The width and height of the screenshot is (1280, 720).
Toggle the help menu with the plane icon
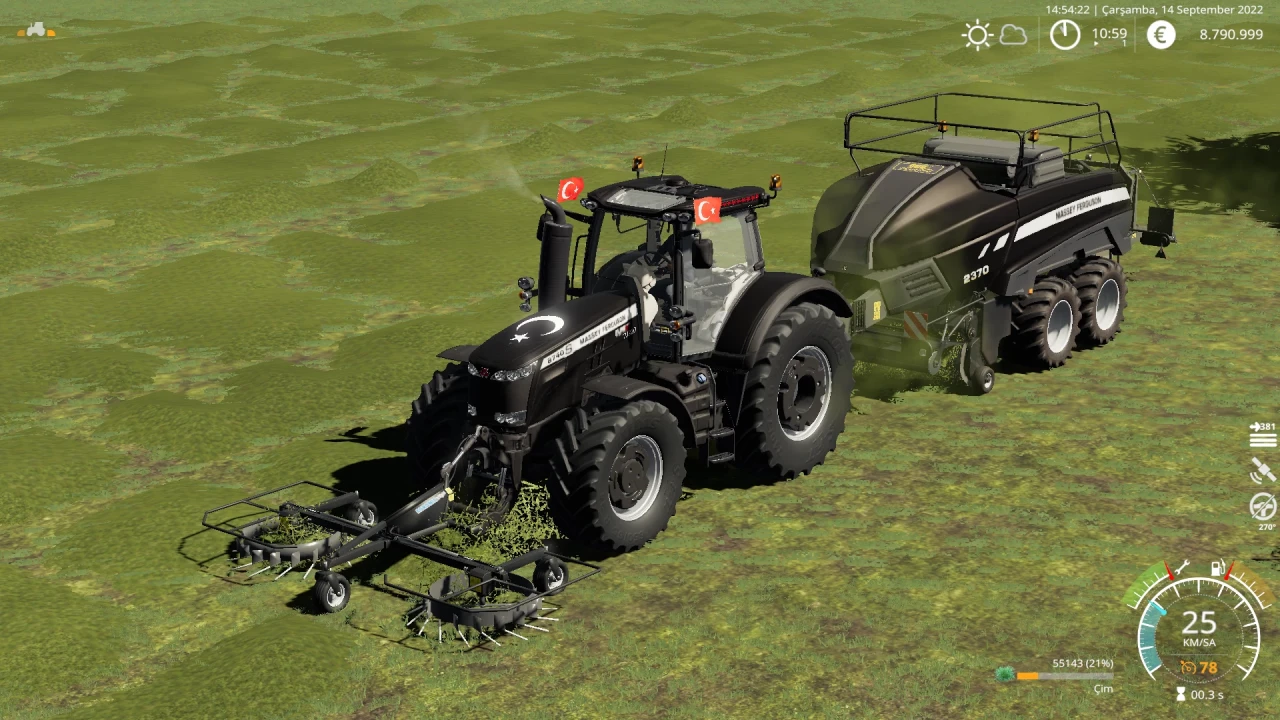pyautogui.click(x=1256, y=427)
